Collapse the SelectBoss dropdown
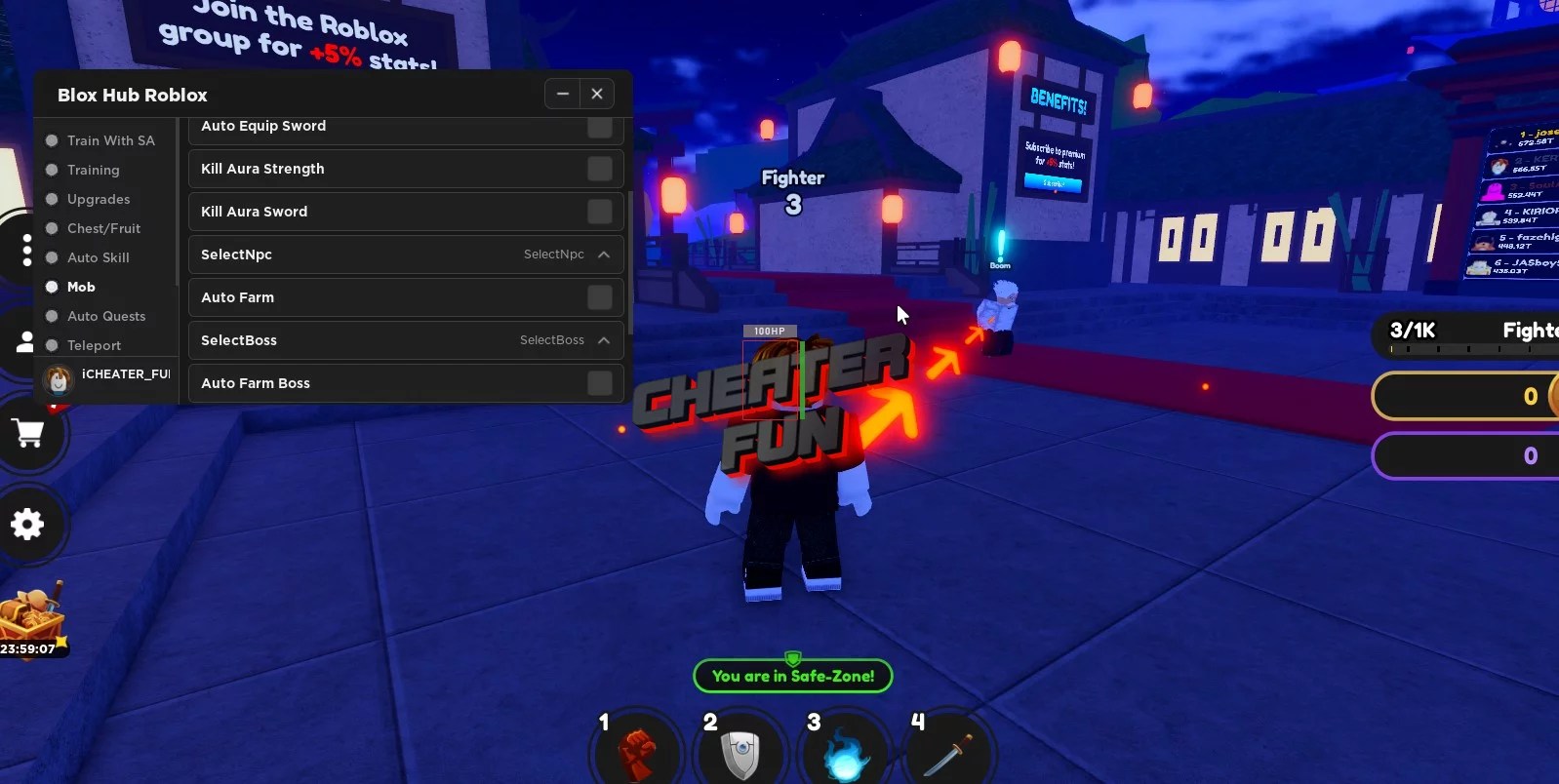1559x784 pixels. pyautogui.click(x=606, y=340)
